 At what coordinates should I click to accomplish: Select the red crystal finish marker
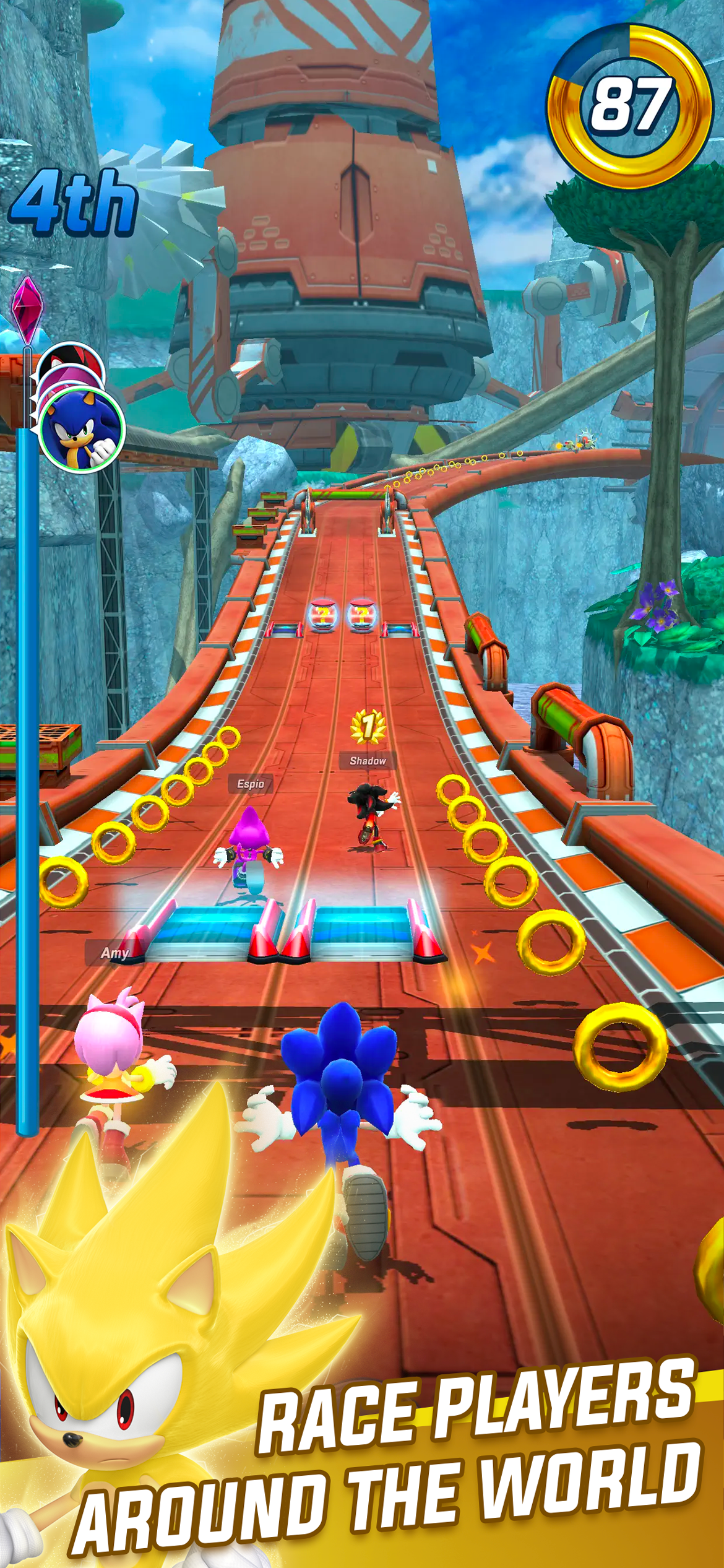pos(26,308)
